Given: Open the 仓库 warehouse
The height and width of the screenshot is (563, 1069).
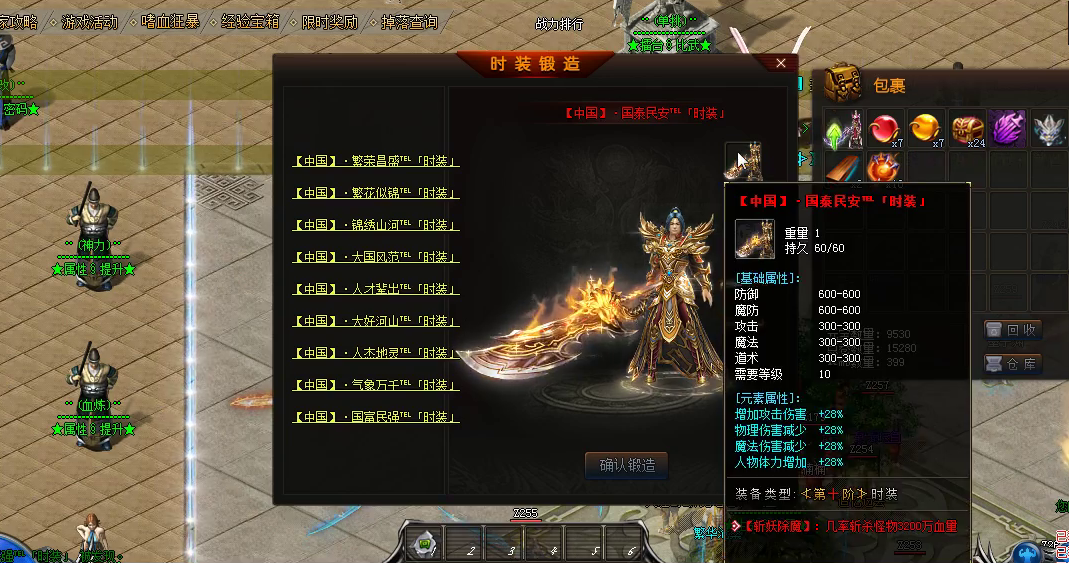Looking at the screenshot, I should click(1012, 364).
